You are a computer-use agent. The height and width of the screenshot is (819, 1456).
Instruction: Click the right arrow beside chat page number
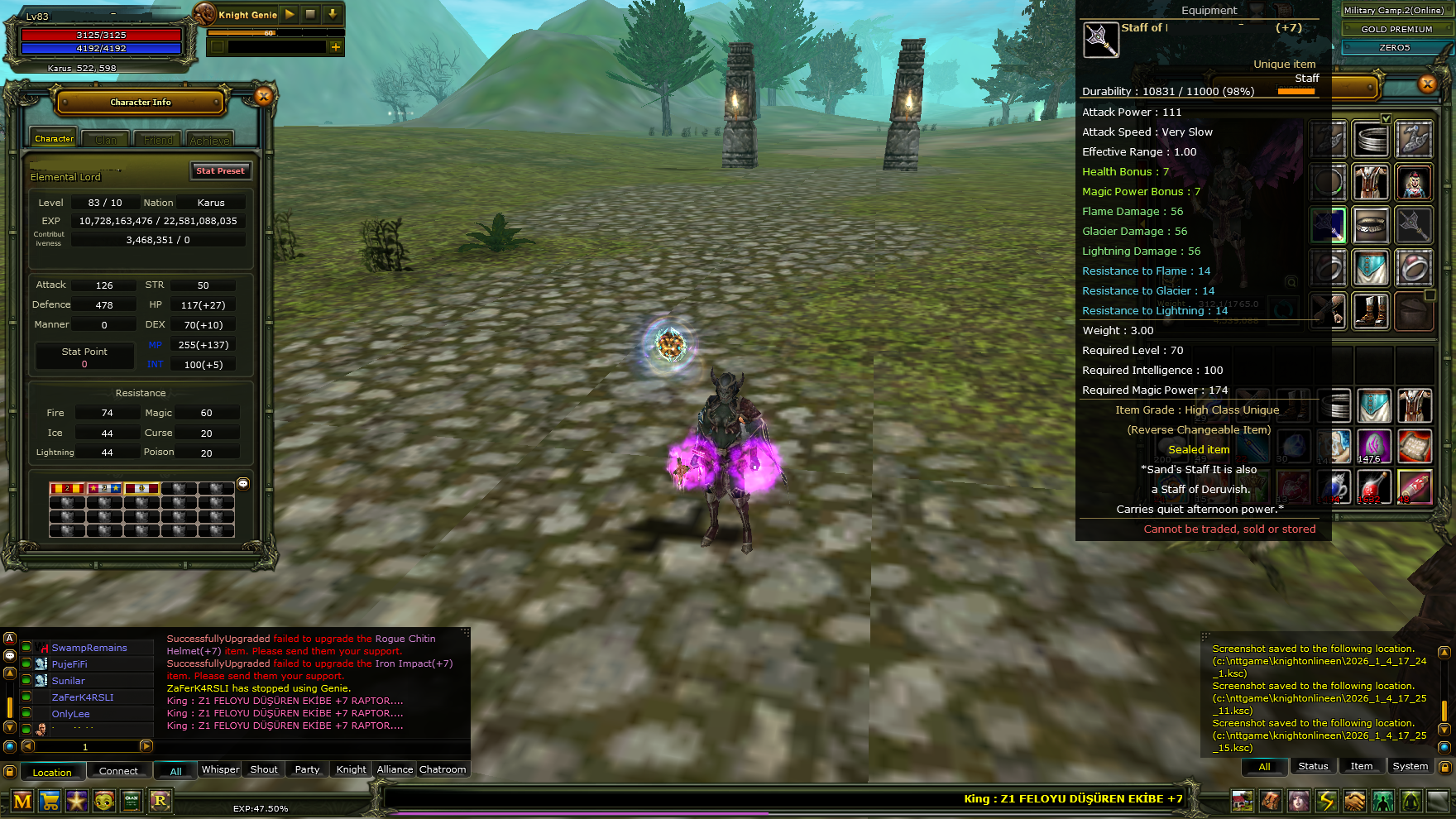pyautogui.click(x=147, y=746)
